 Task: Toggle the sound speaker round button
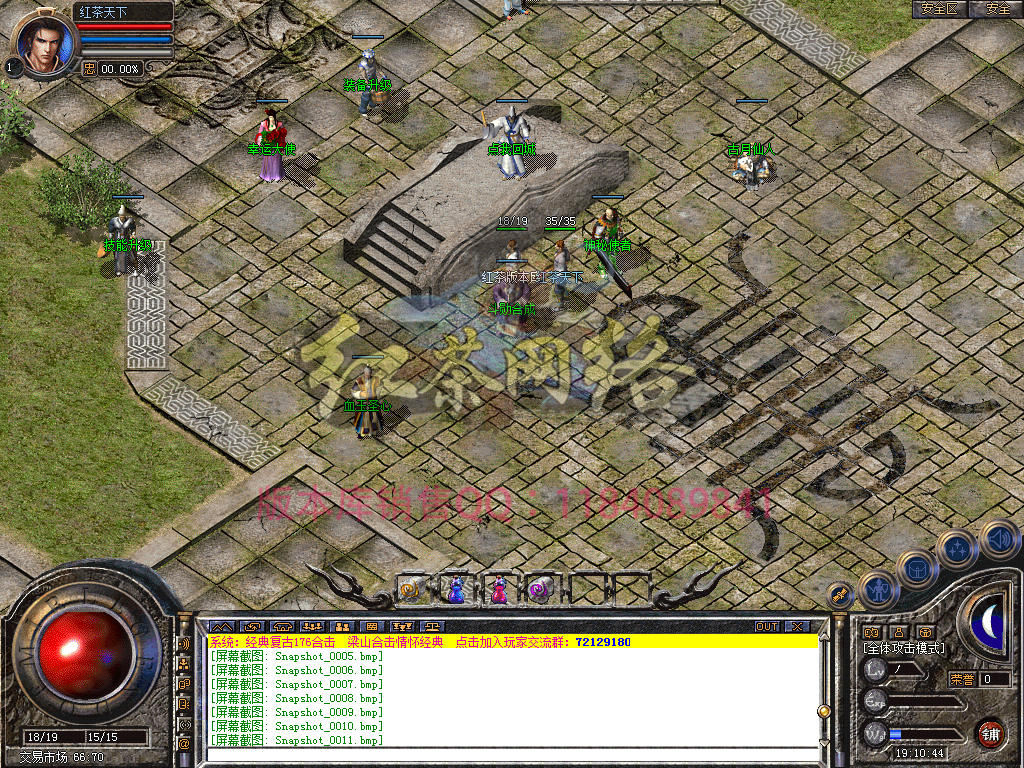999,538
